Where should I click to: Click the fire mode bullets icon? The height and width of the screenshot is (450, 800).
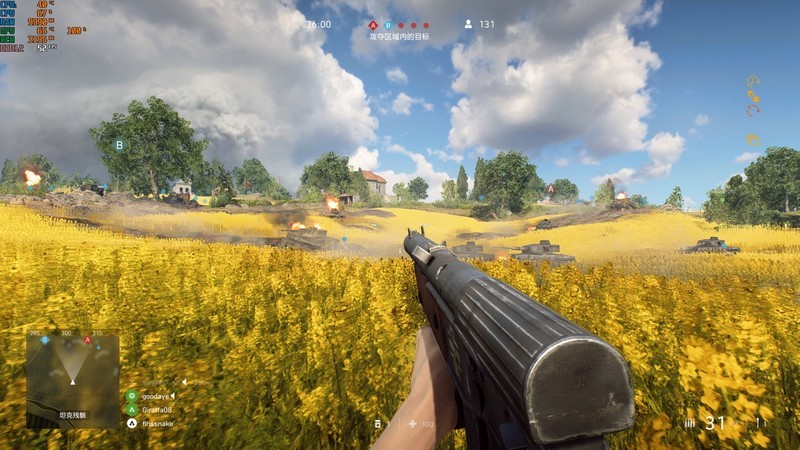pos(689,424)
